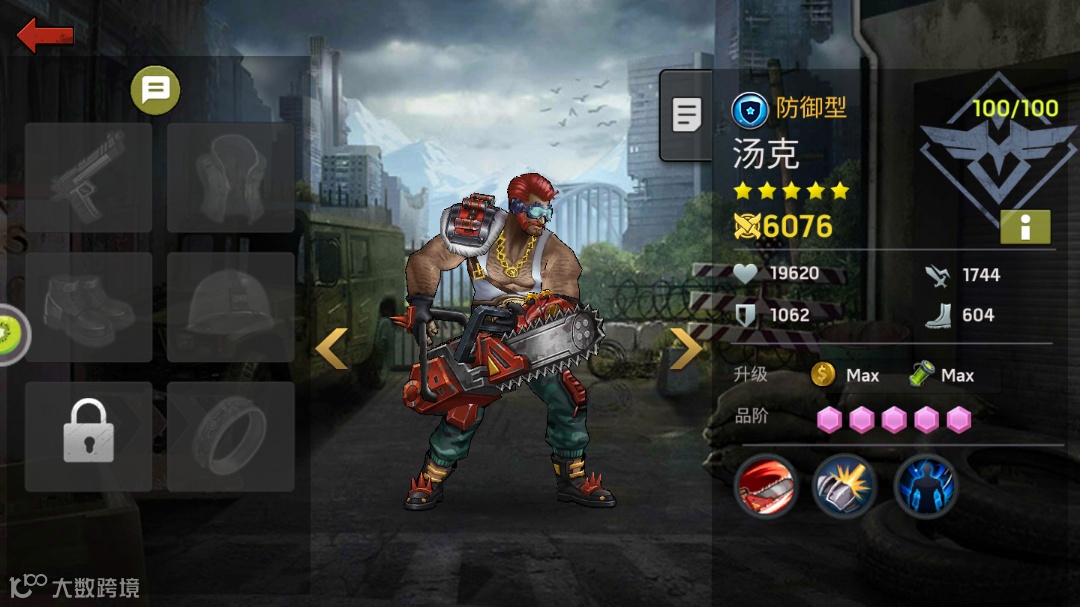The image size is (1080, 607).
Task: View the chainsaw skill
Action: click(766, 486)
